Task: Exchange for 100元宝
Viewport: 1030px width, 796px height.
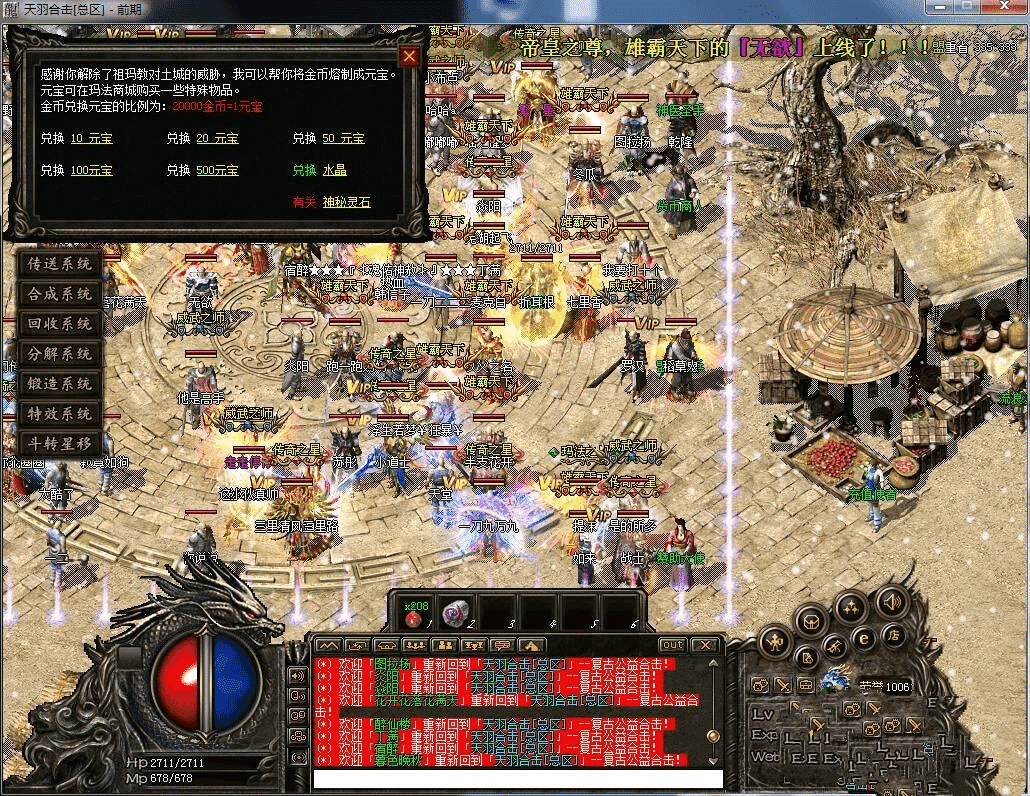Action: click(91, 171)
